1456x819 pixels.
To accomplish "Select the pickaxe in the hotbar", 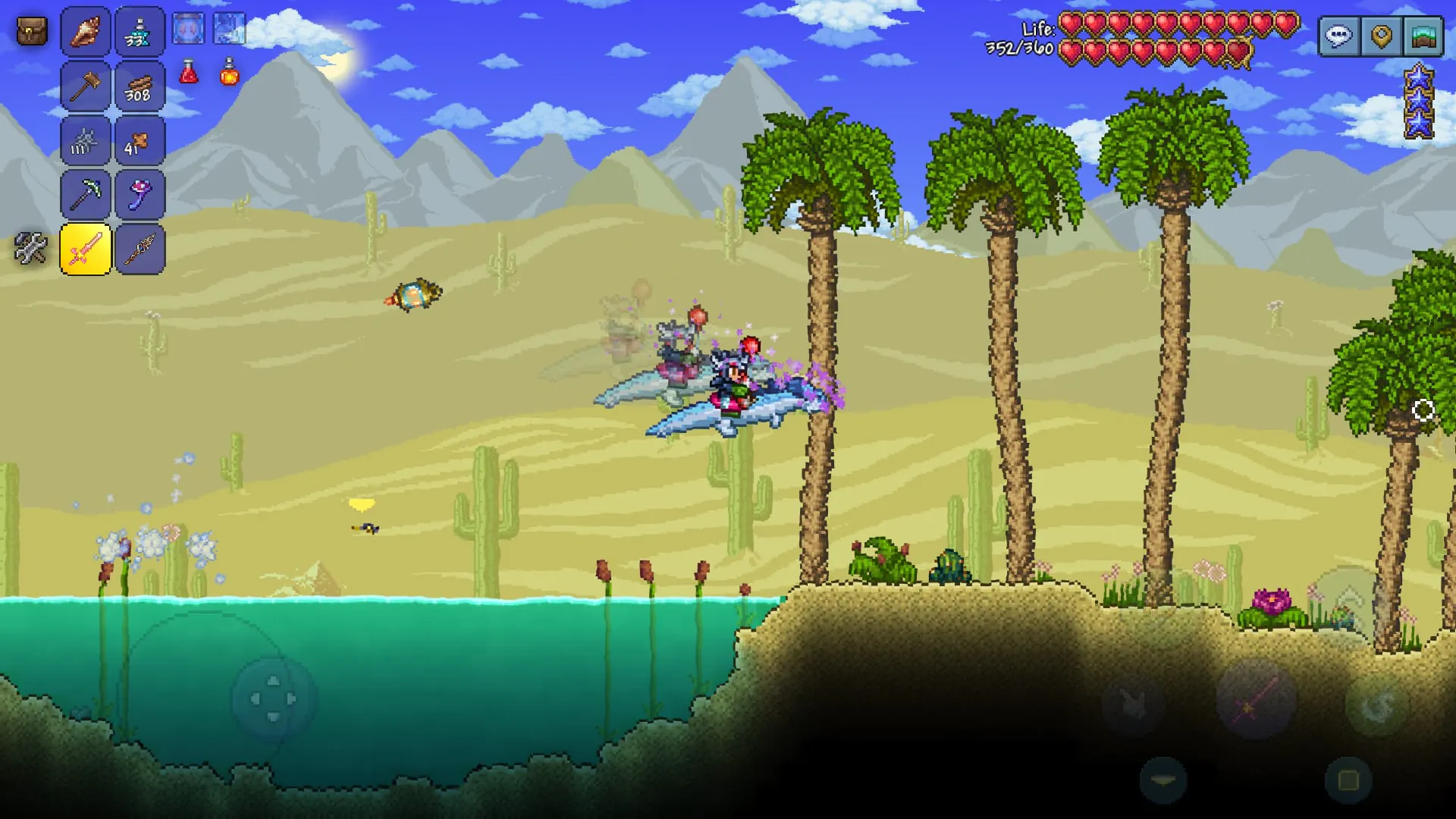I will click(x=84, y=193).
